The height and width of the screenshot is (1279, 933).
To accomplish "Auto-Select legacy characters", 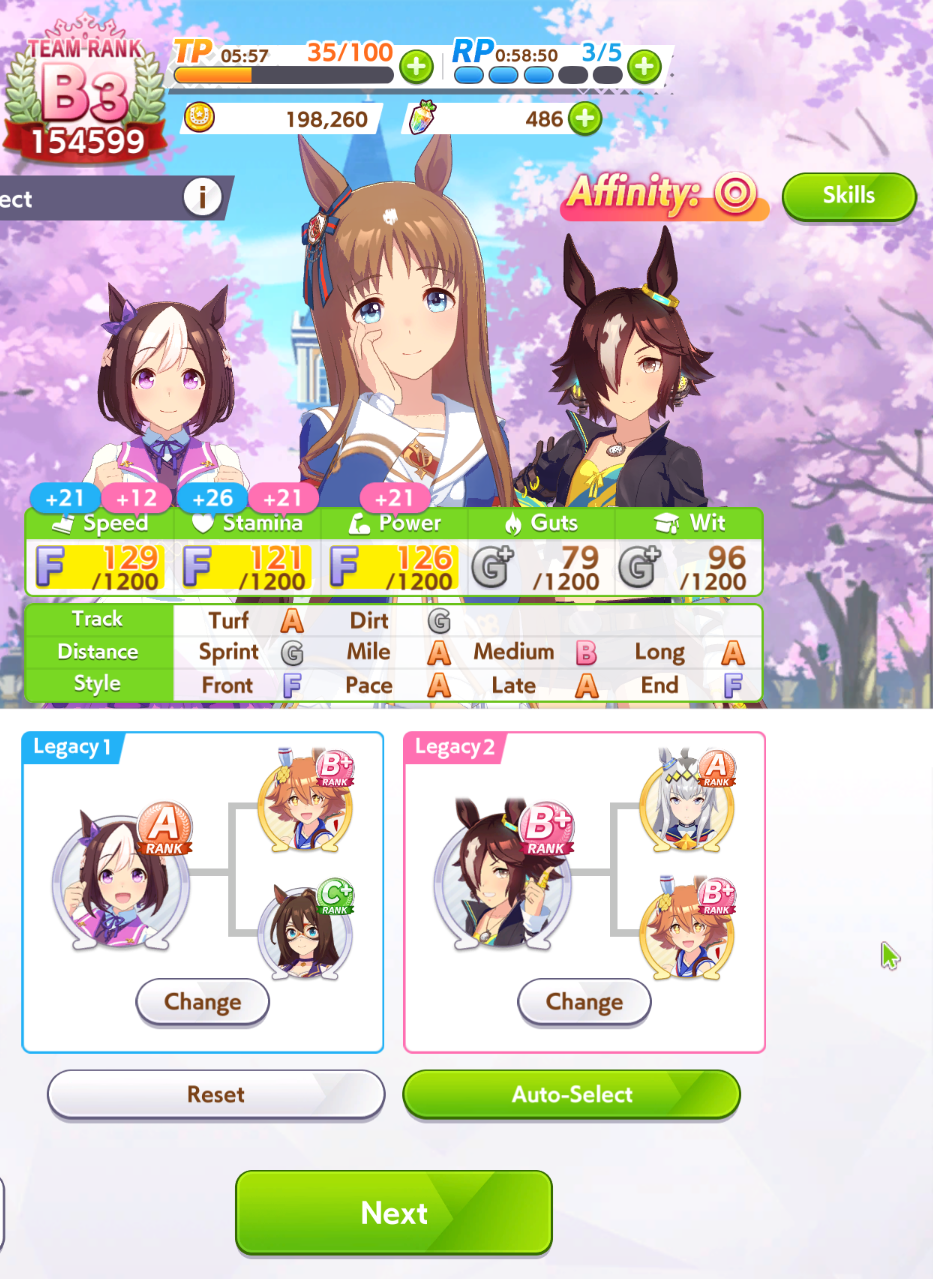I will tap(571, 1094).
